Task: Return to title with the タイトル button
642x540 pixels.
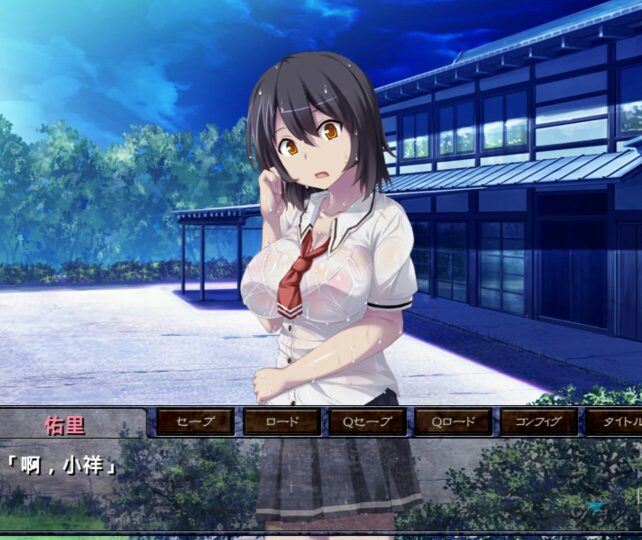Action: pyautogui.click(x=614, y=421)
